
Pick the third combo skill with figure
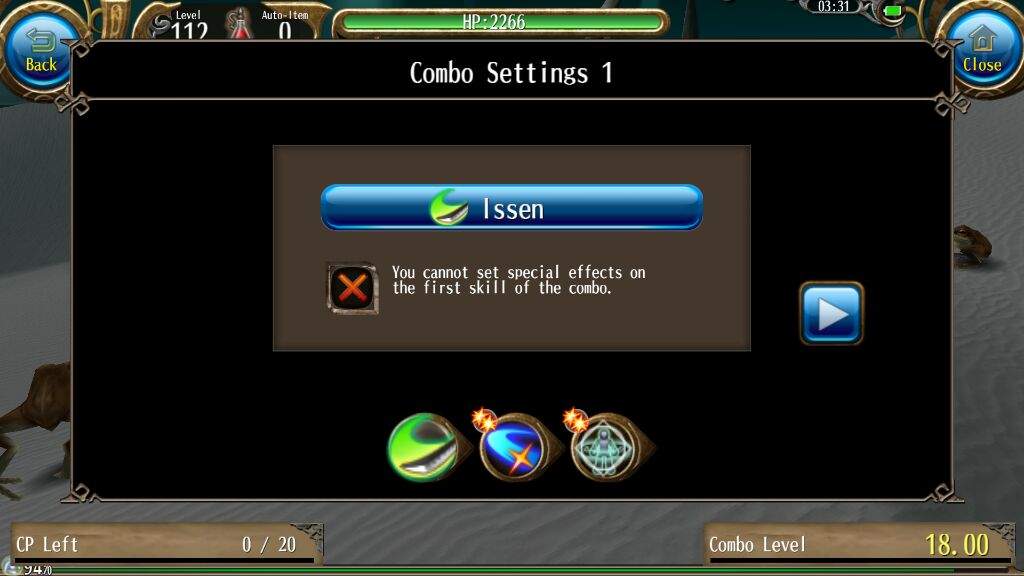(x=603, y=447)
